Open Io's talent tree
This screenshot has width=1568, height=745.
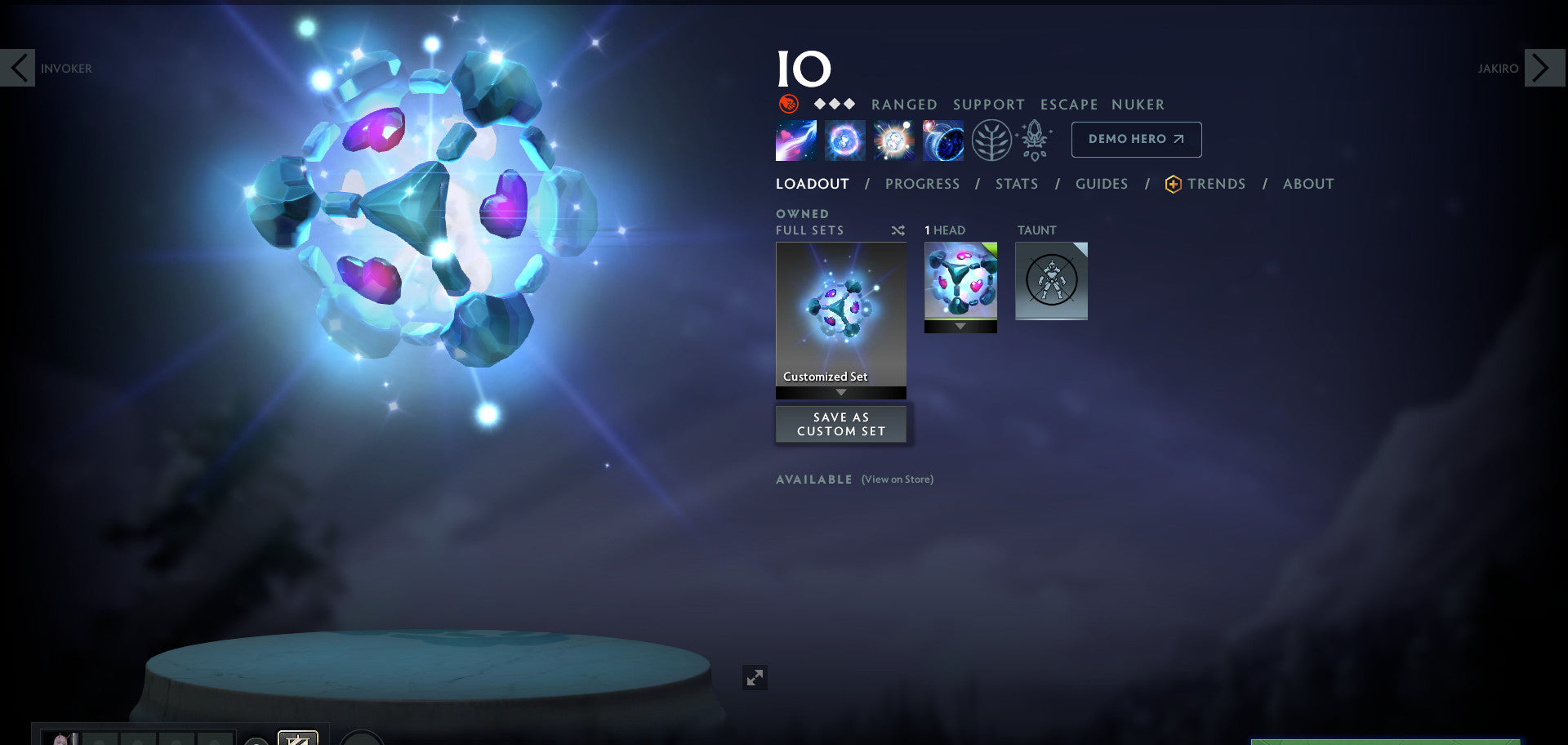(x=991, y=140)
